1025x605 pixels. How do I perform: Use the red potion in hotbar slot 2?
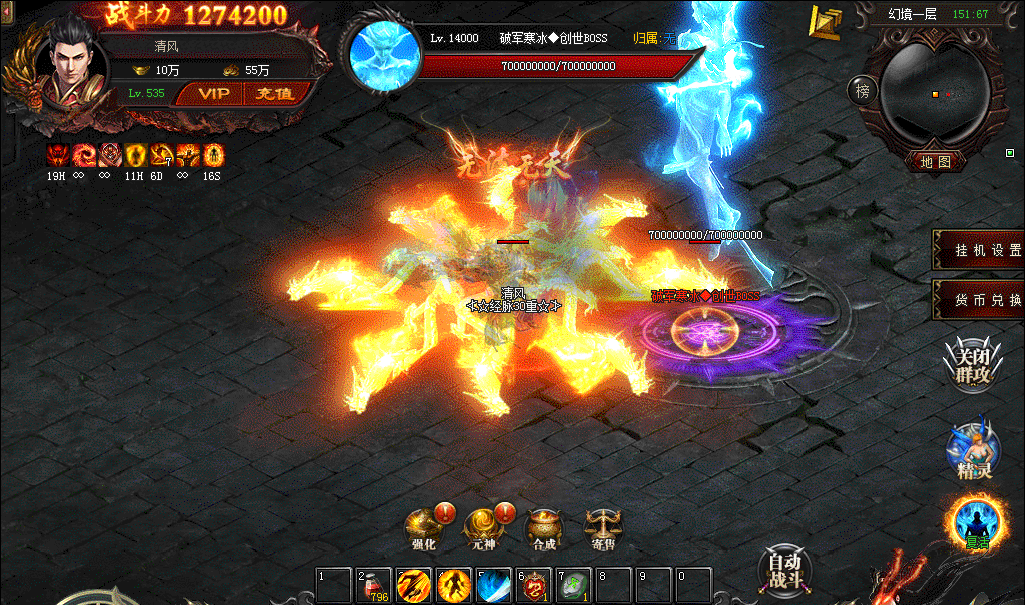coord(374,585)
